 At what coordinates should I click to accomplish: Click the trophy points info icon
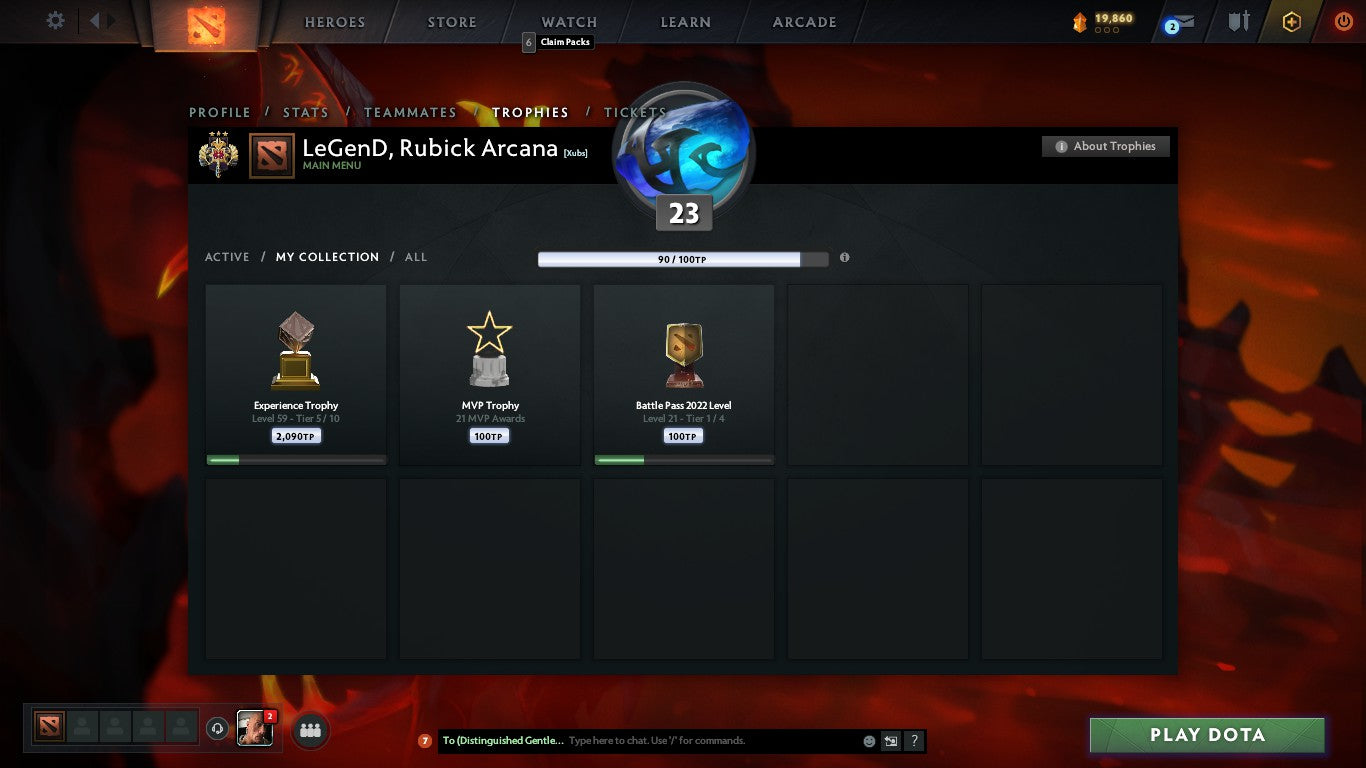844,257
